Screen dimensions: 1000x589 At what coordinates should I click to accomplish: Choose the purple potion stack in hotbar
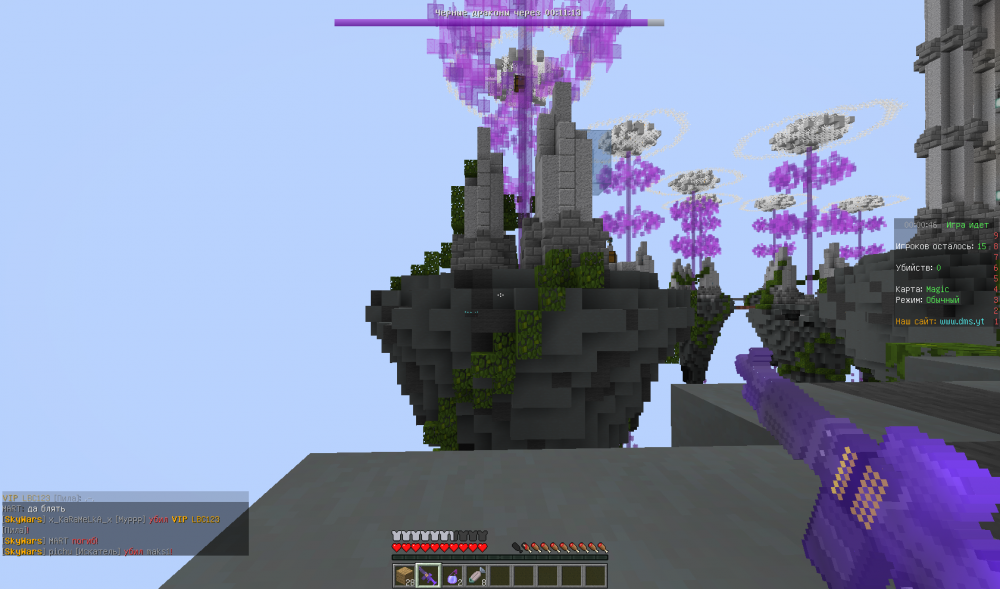[451, 575]
